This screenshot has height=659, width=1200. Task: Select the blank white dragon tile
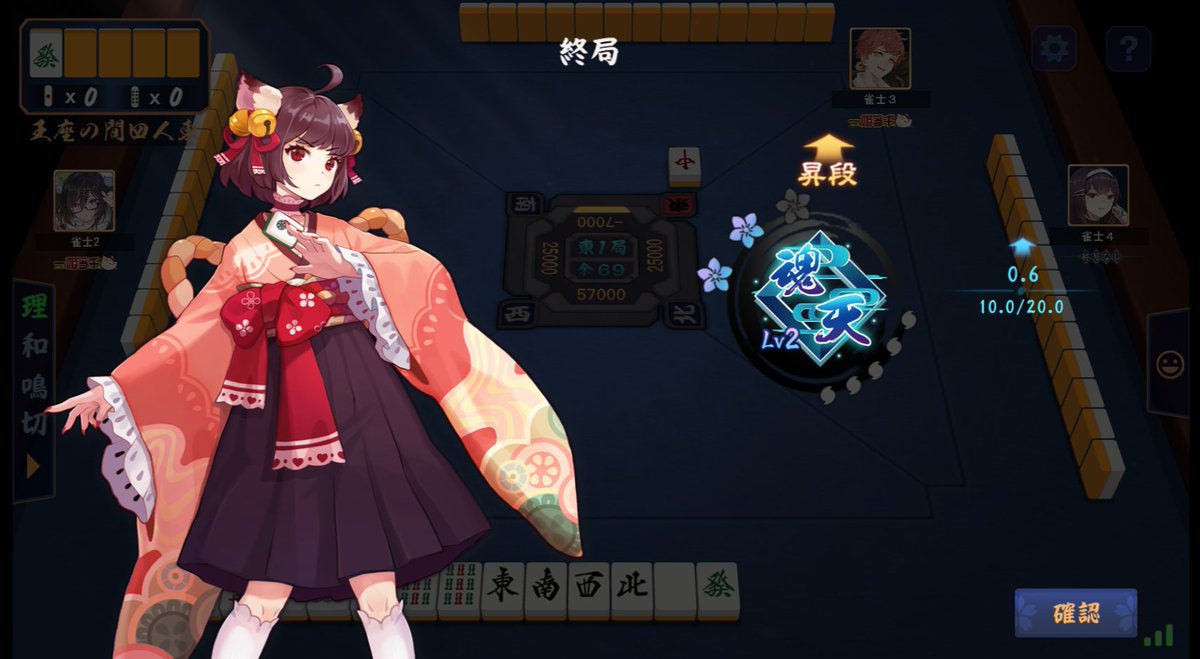(675, 587)
